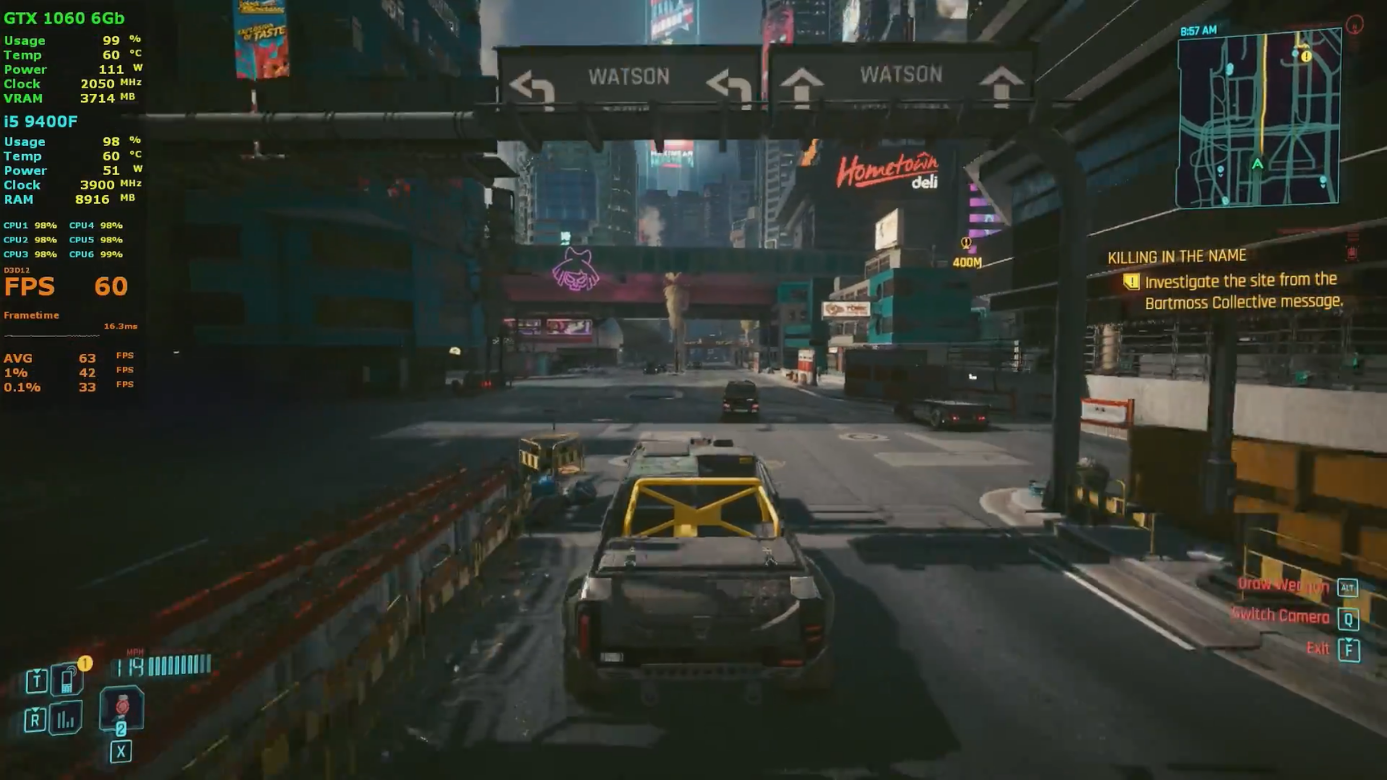Click Exit to leave the vehicle
This screenshot has height=781, width=1388.
click(1318, 649)
